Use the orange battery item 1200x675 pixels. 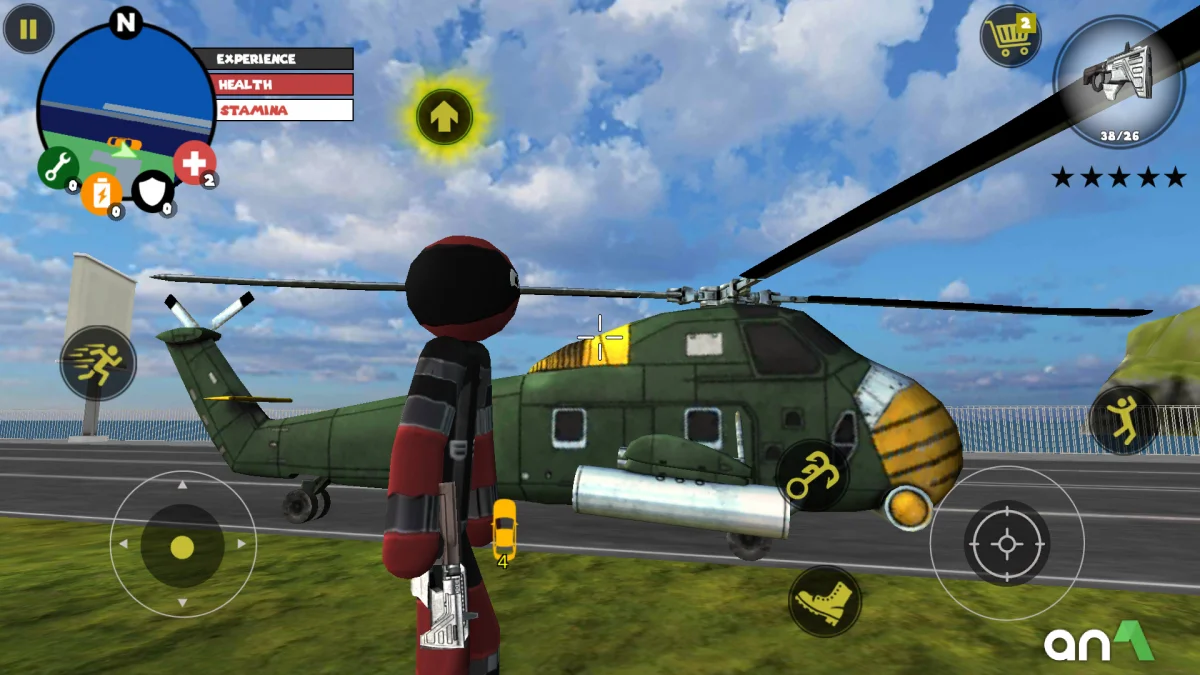[x=101, y=193]
